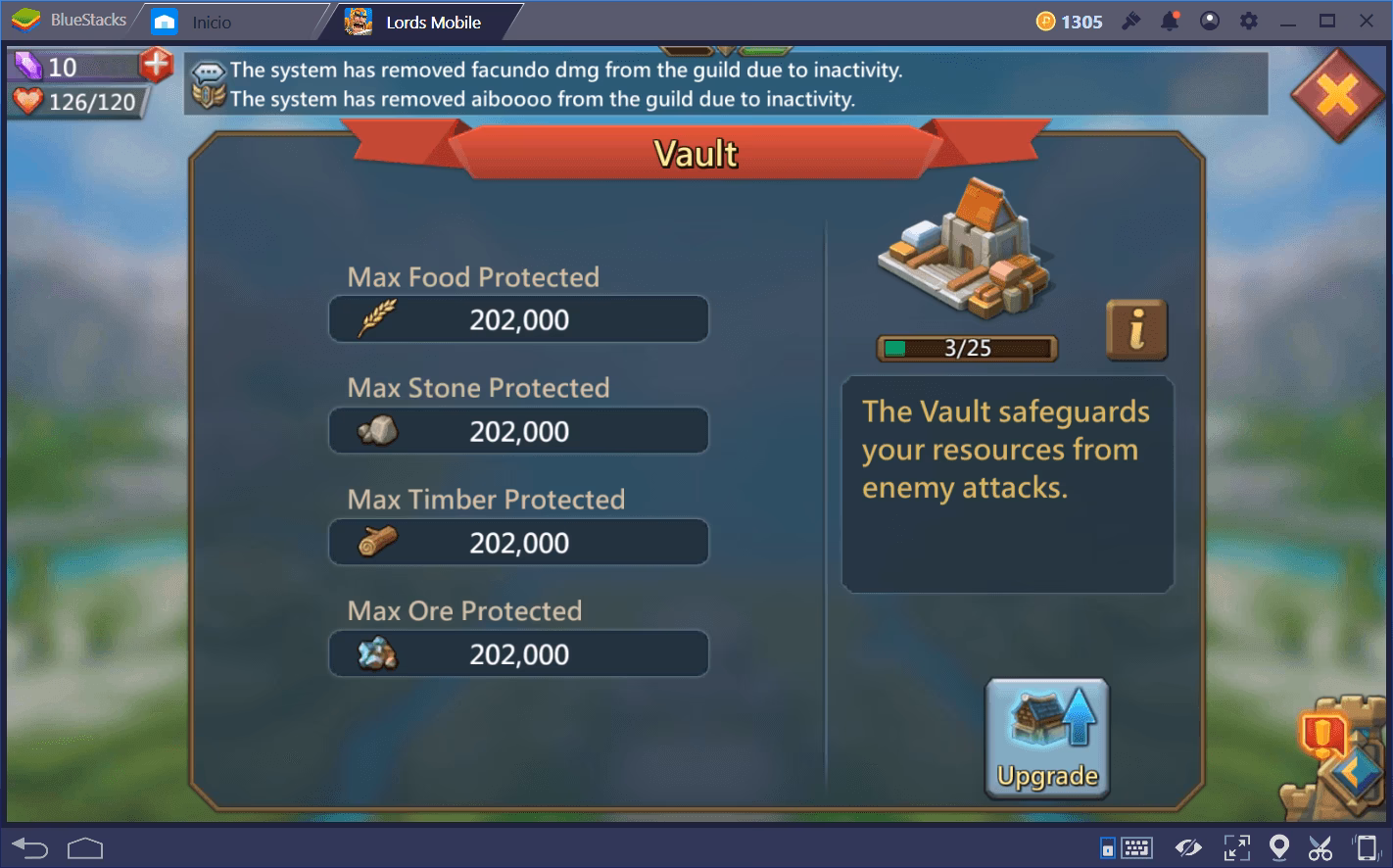Open BlueStacks settings gear
This screenshot has height=868, width=1393.
[x=1248, y=20]
